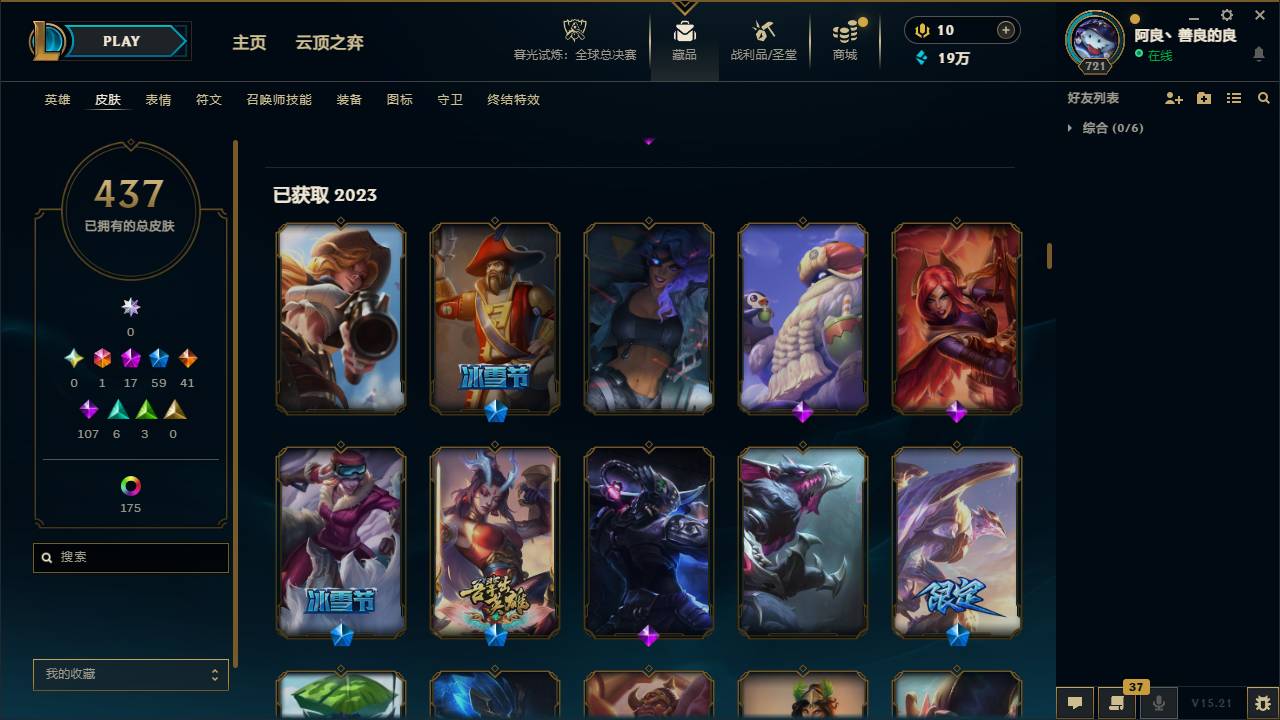The height and width of the screenshot is (720, 1280).
Task: Click the 全球总决赛 esports trophy icon
Action: [x=574, y=32]
